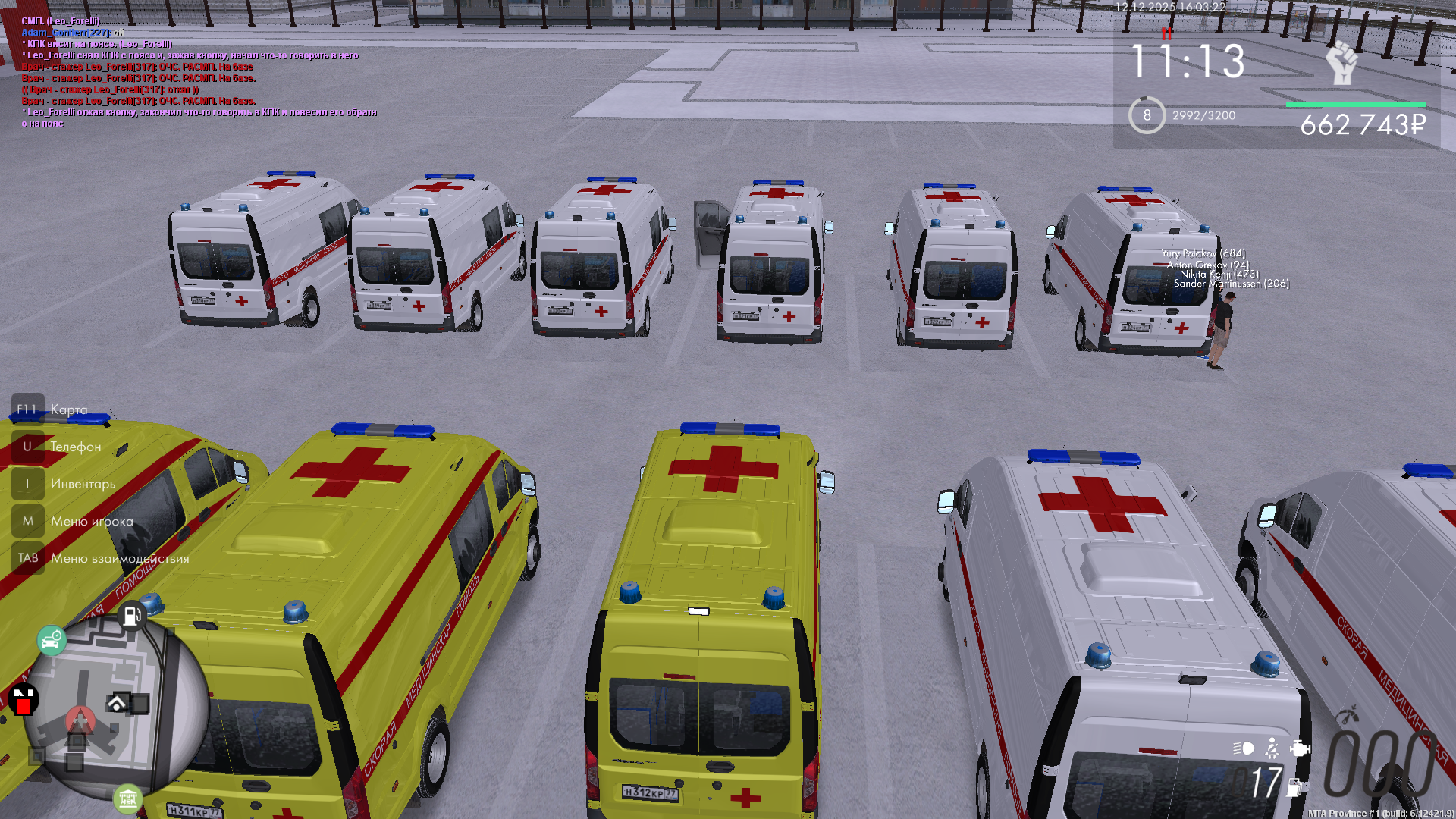Click the green car timer minimap icon
Viewport: 1456px width, 819px height.
click(x=52, y=641)
